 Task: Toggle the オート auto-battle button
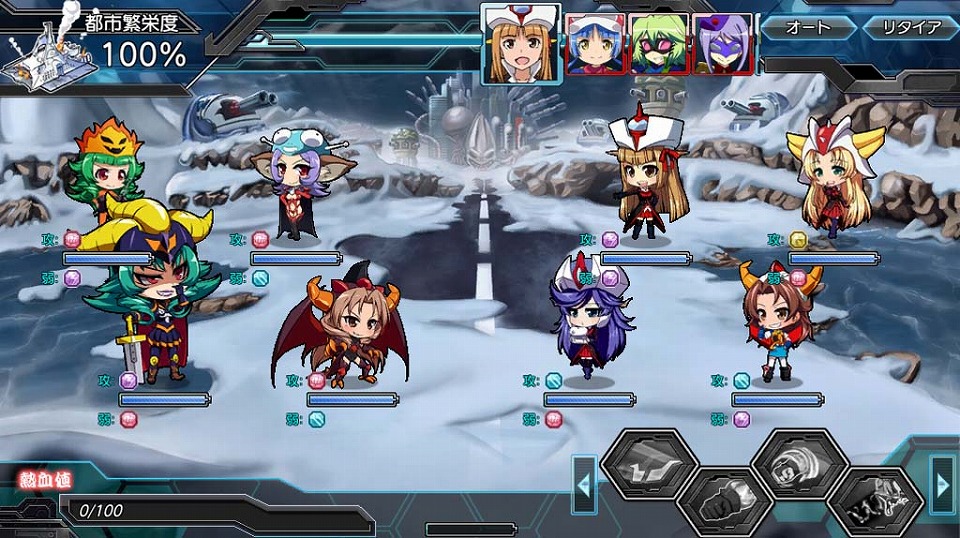[x=809, y=28]
